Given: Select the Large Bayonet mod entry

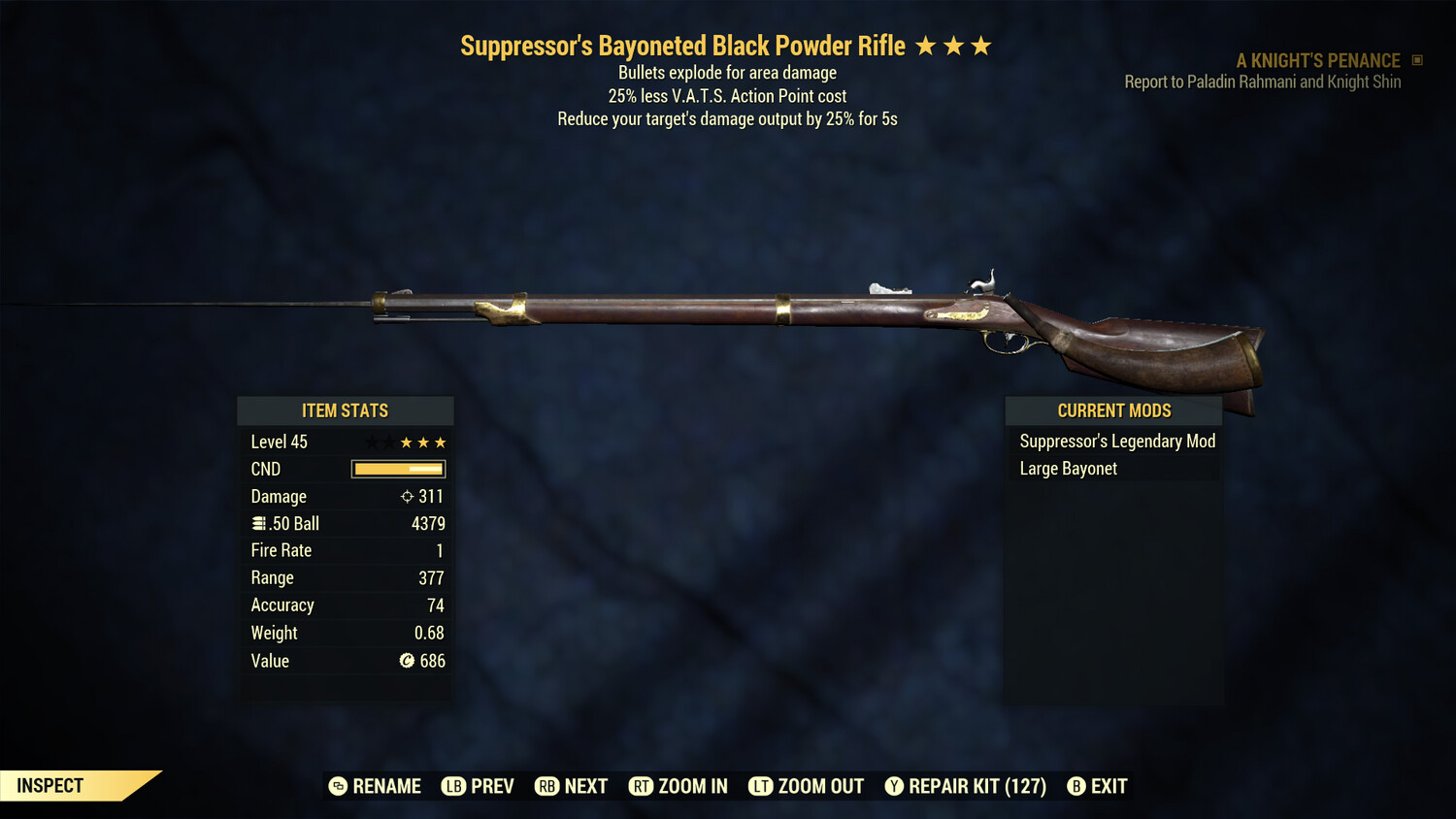Looking at the screenshot, I should click(1068, 468).
